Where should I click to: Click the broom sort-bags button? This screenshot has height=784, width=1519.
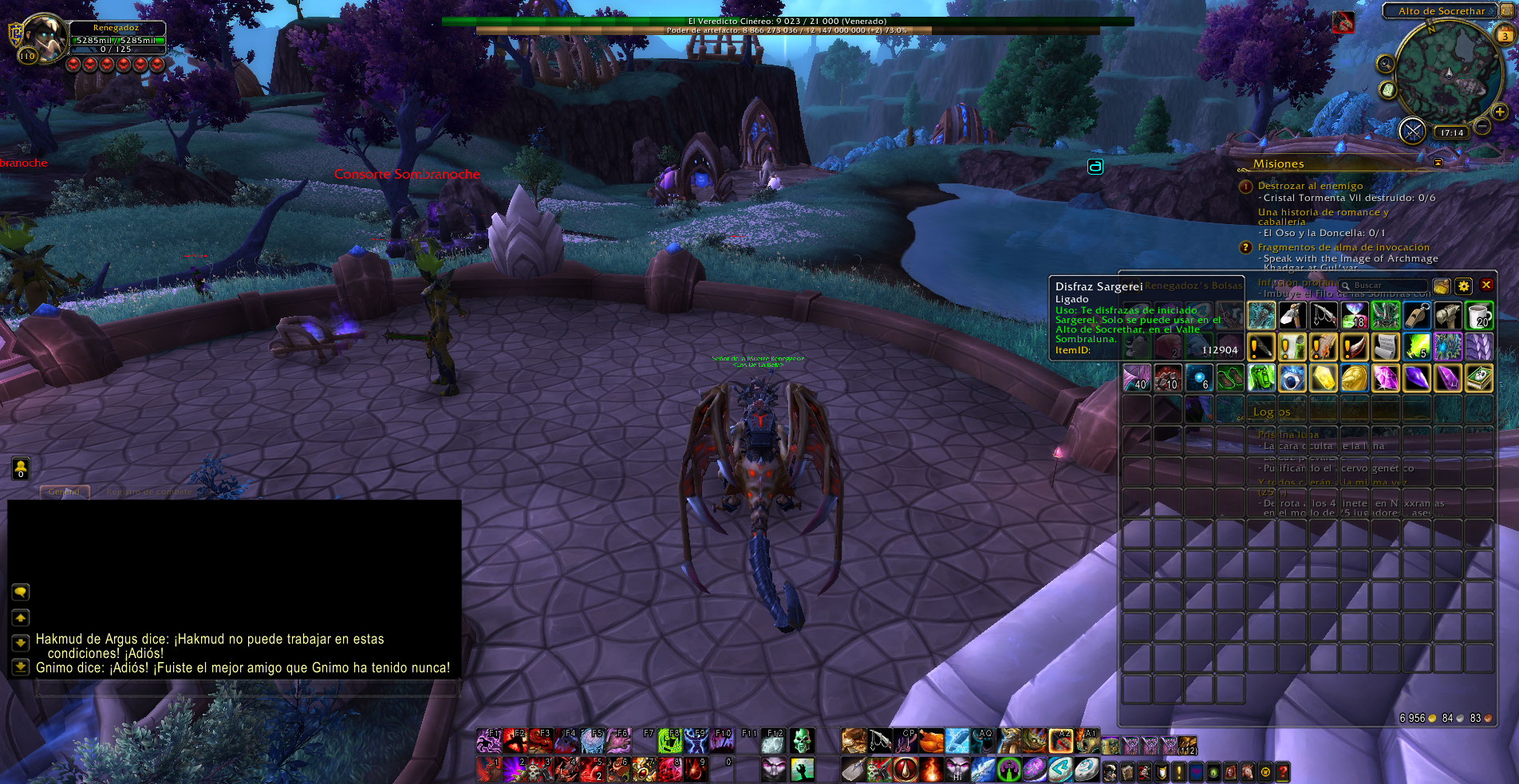[1441, 286]
